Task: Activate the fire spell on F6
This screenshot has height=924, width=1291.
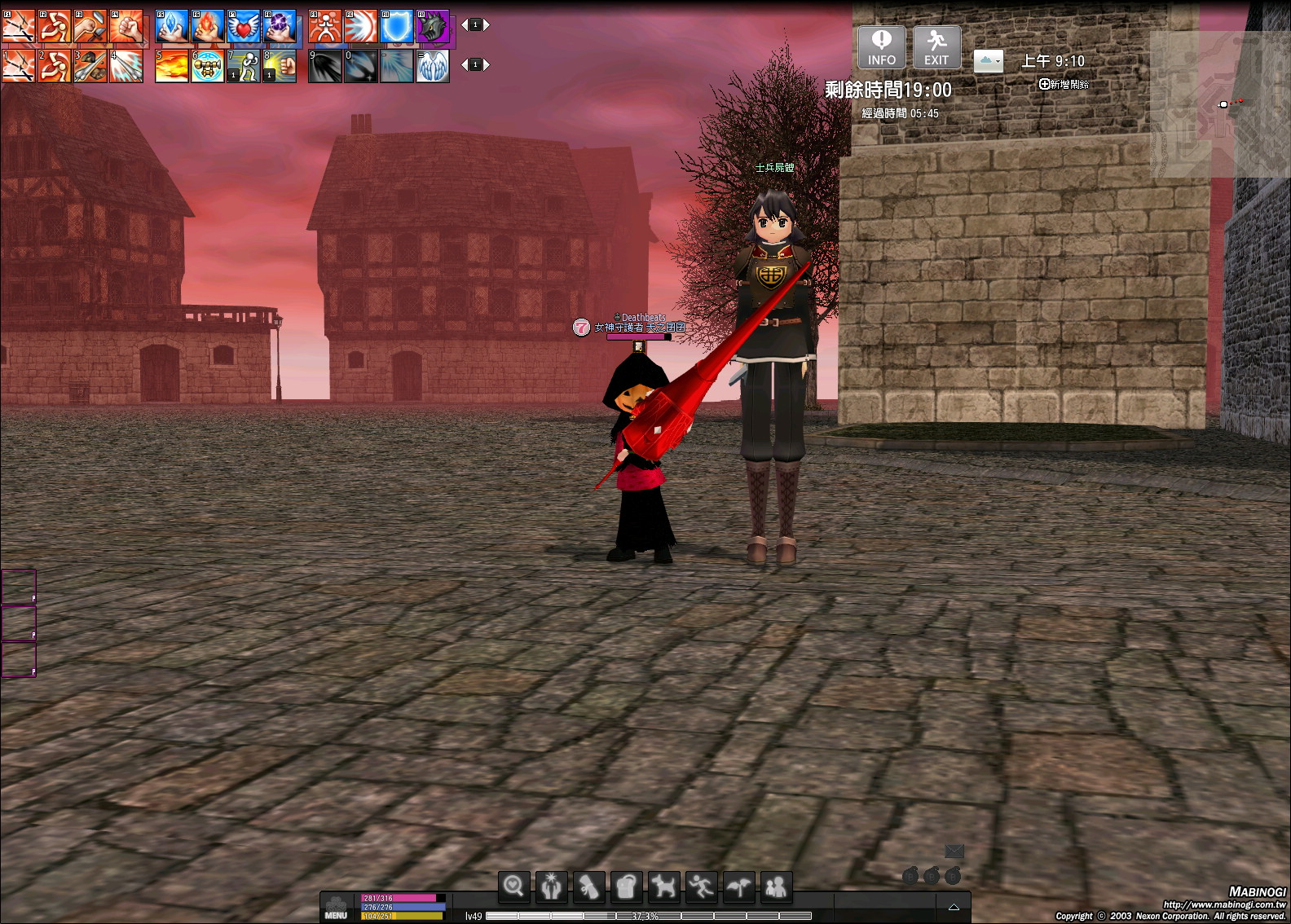Action: (208, 26)
